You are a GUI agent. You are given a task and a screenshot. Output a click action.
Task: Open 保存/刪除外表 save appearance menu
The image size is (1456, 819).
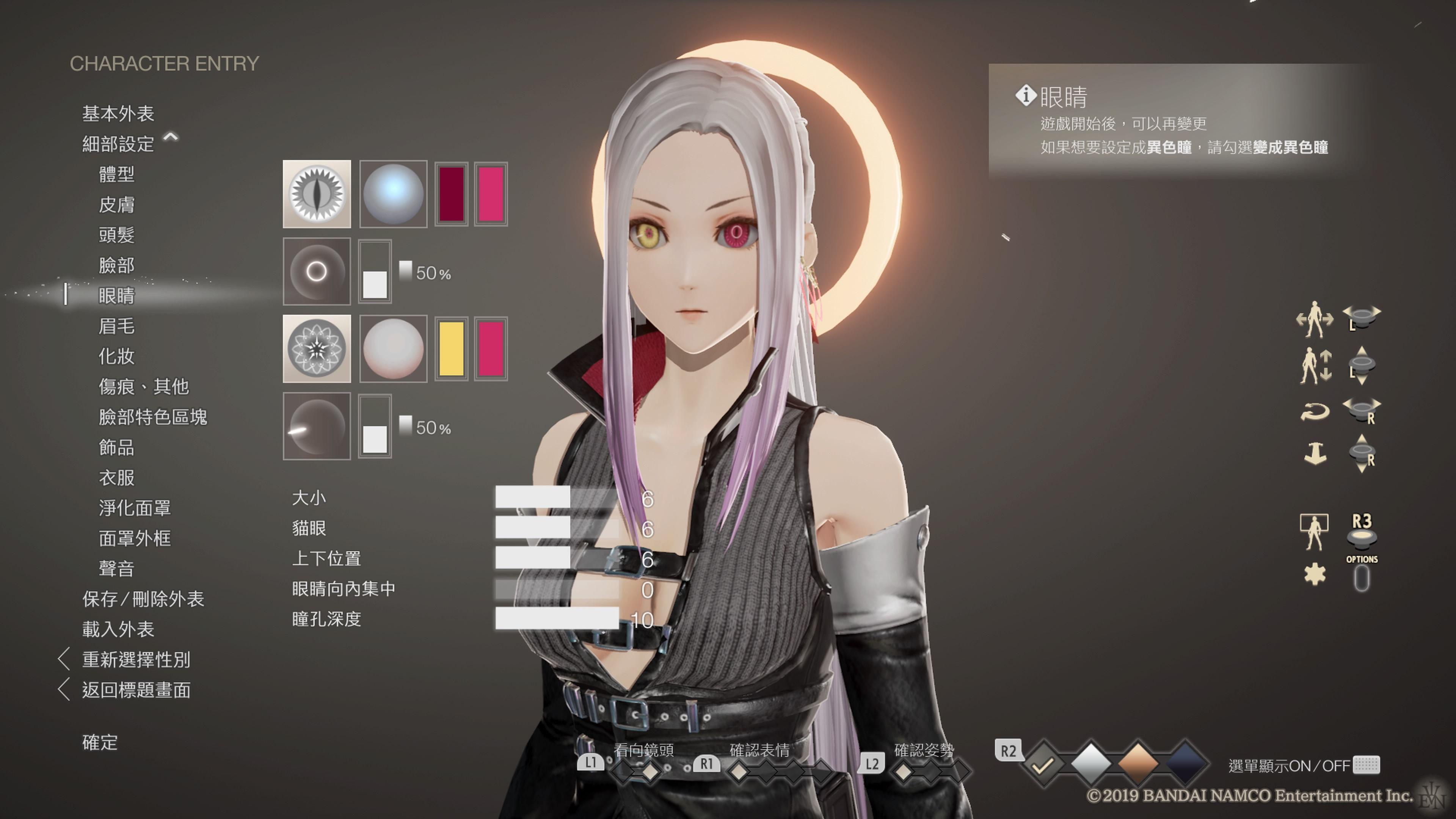(x=143, y=599)
